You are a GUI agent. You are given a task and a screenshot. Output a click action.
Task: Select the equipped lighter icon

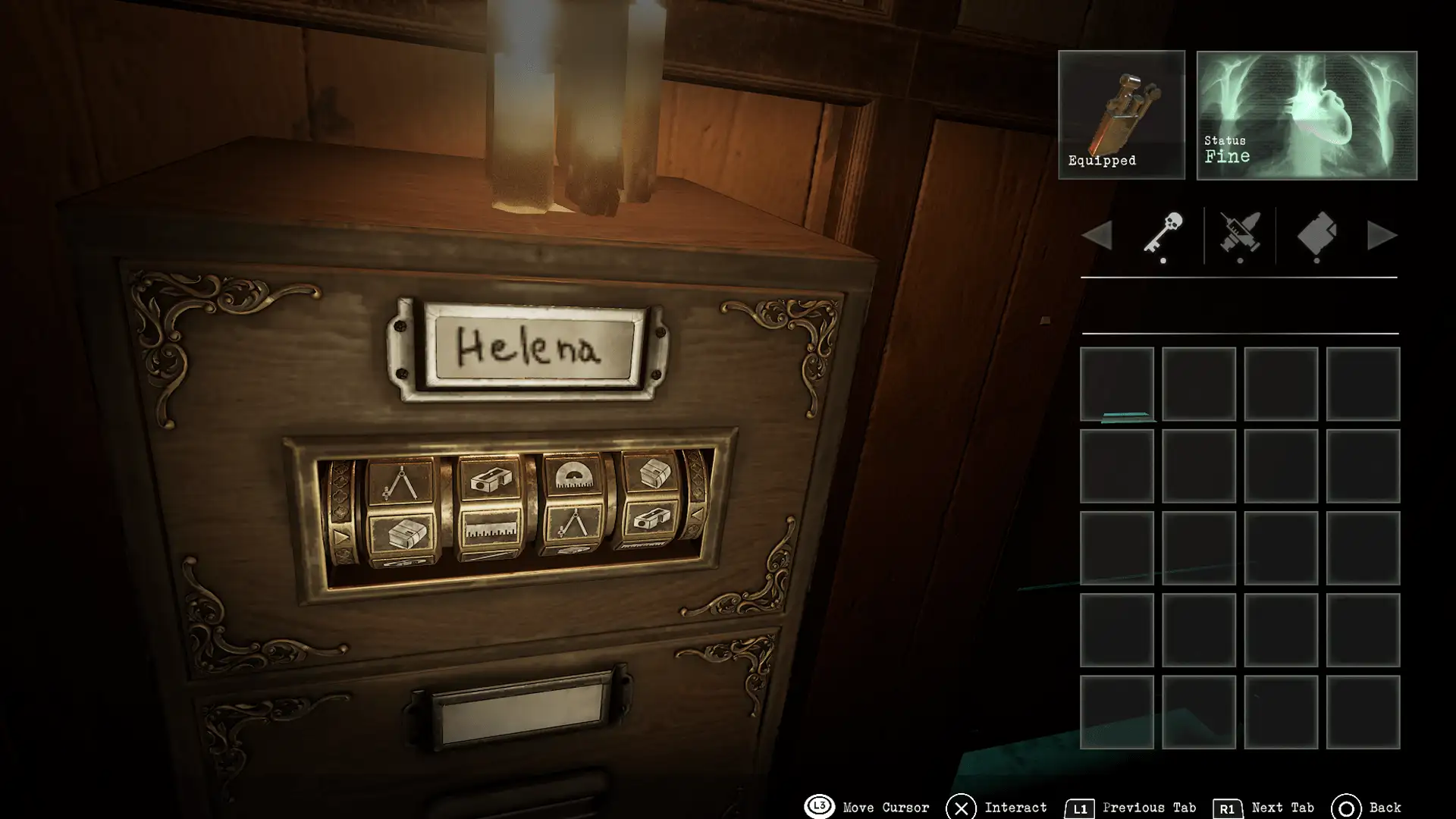(1121, 114)
